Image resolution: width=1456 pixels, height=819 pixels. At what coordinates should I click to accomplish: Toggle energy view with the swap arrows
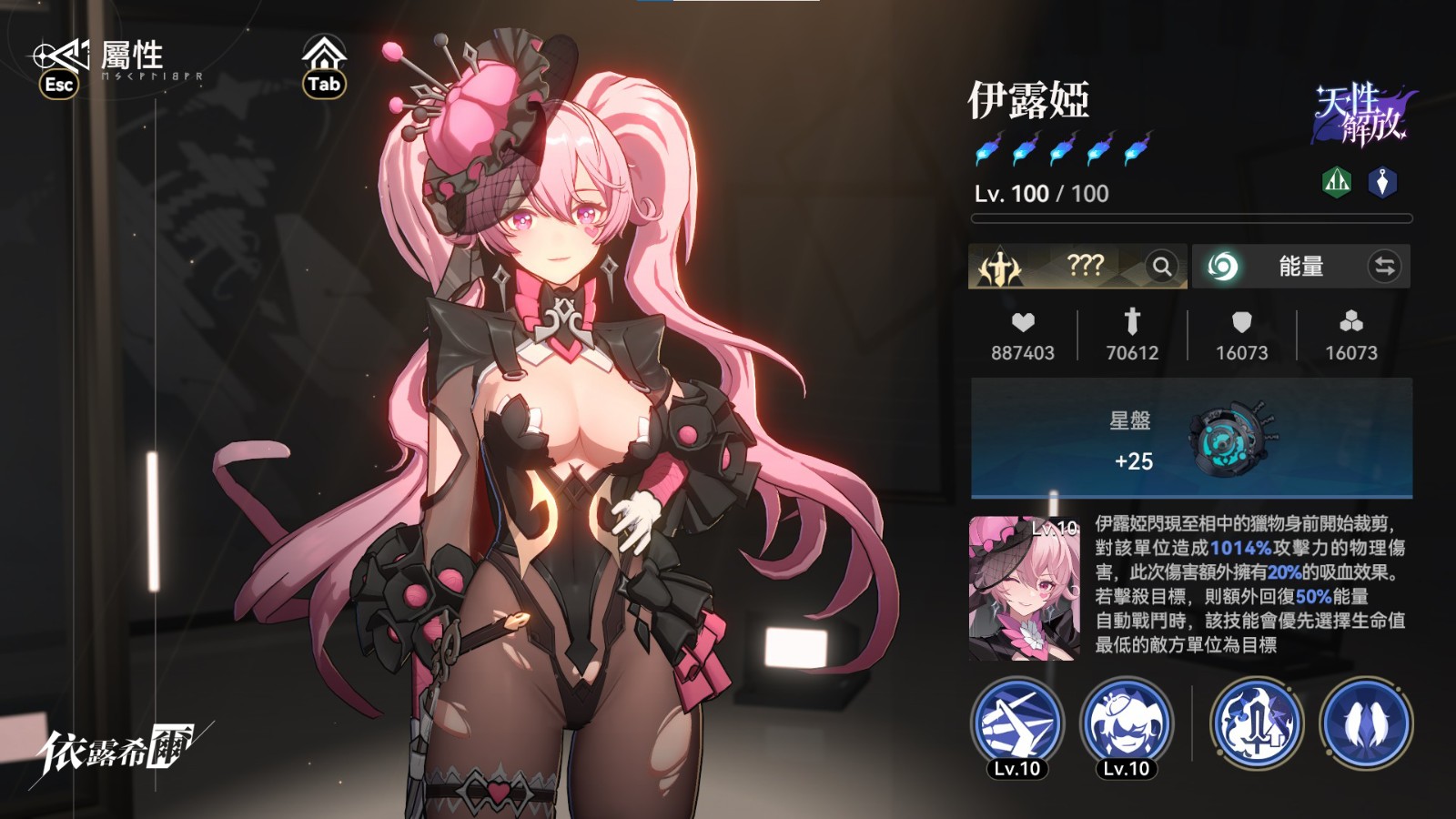1385,267
